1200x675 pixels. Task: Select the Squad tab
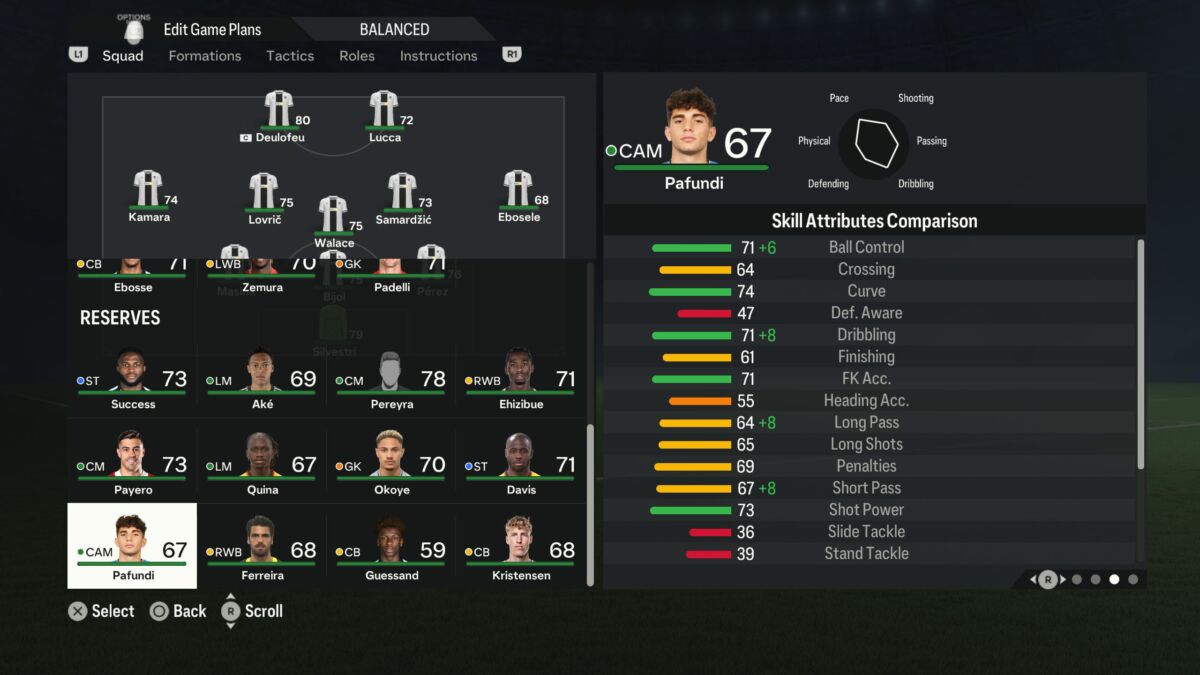pyautogui.click(x=123, y=56)
